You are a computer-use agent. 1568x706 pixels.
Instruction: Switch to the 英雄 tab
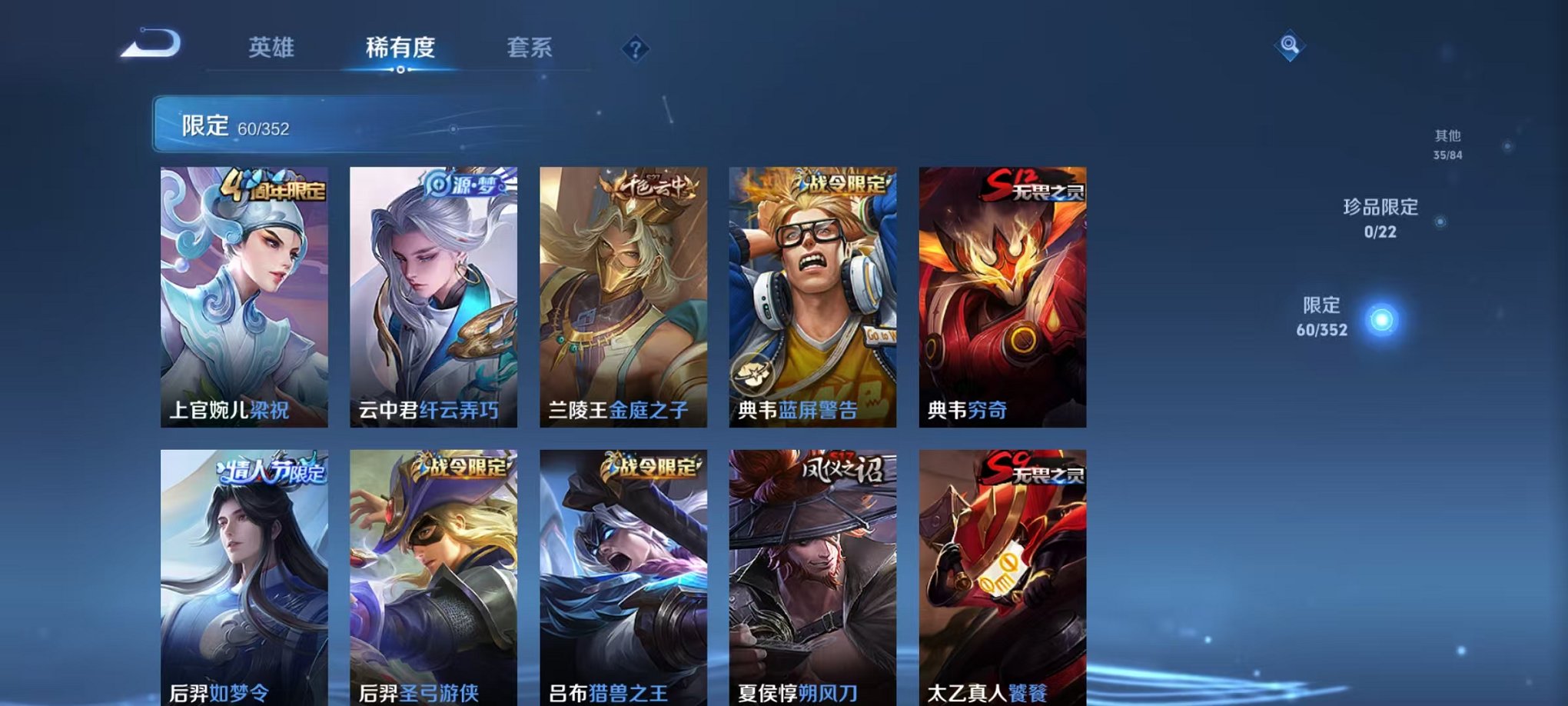click(x=270, y=48)
